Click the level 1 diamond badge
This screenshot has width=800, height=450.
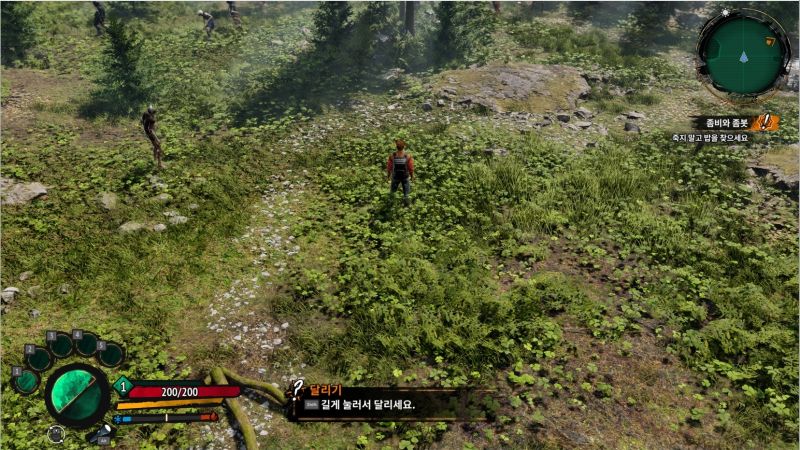(124, 387)
